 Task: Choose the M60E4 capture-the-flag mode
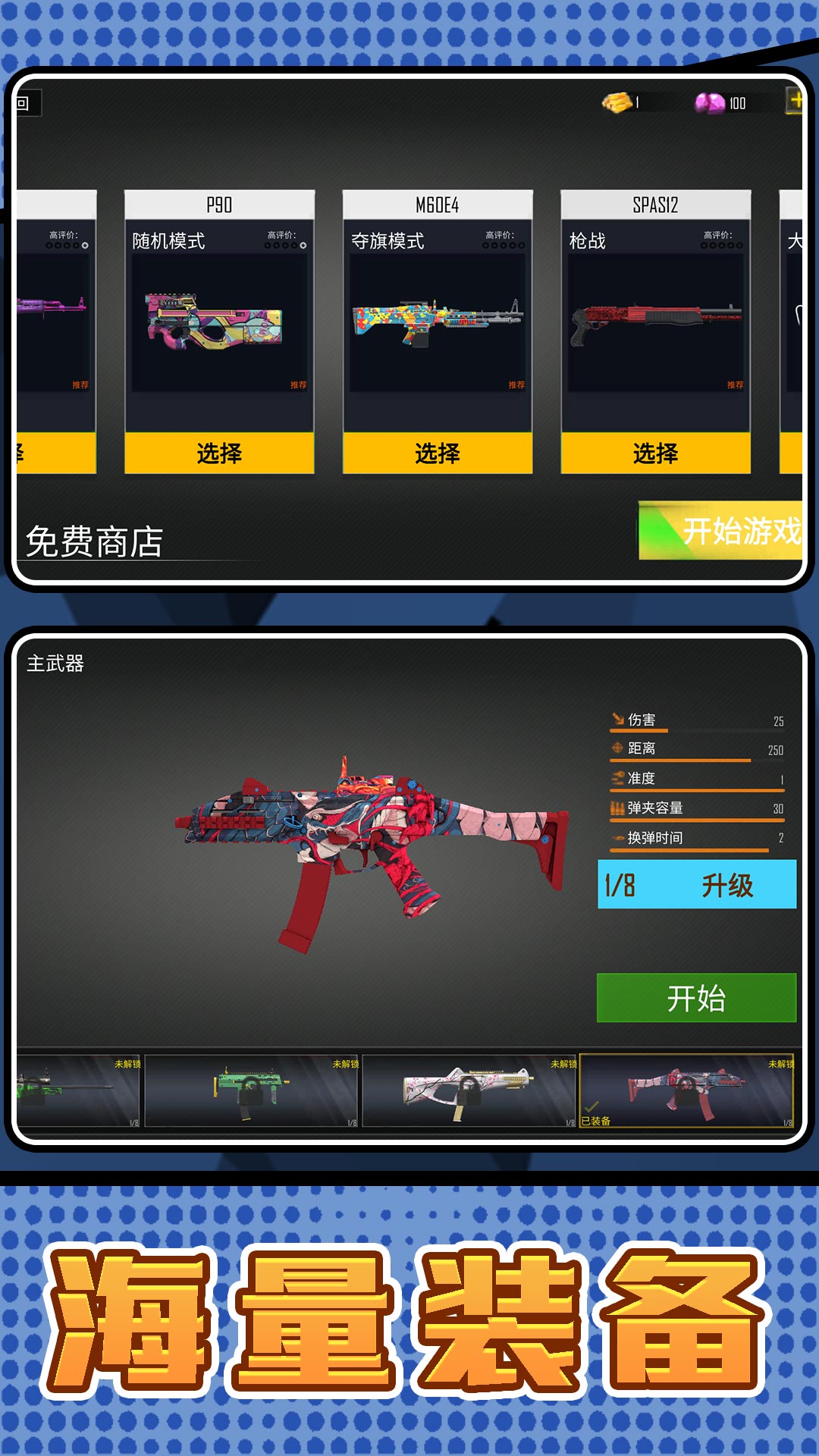[438, 453]
